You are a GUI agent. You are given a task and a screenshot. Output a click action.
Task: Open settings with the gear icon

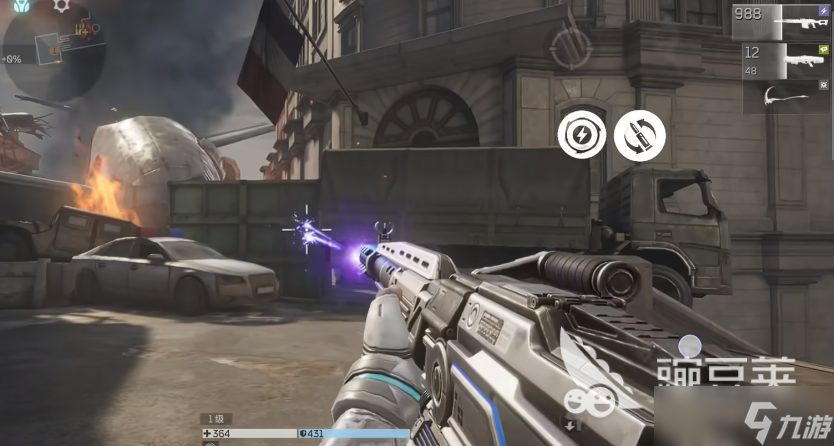click(61, 6)
